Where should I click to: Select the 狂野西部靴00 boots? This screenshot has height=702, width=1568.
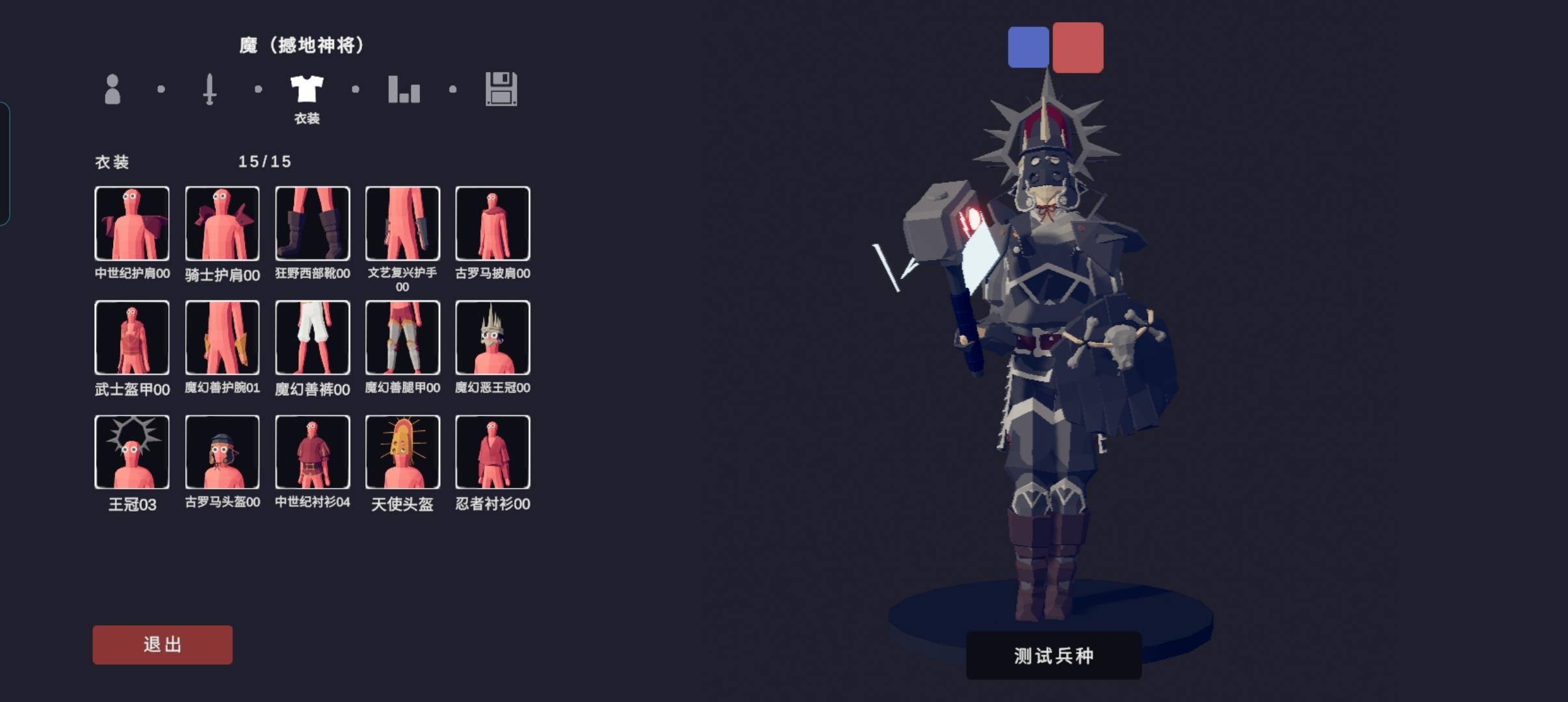click(x=312, y=223)
